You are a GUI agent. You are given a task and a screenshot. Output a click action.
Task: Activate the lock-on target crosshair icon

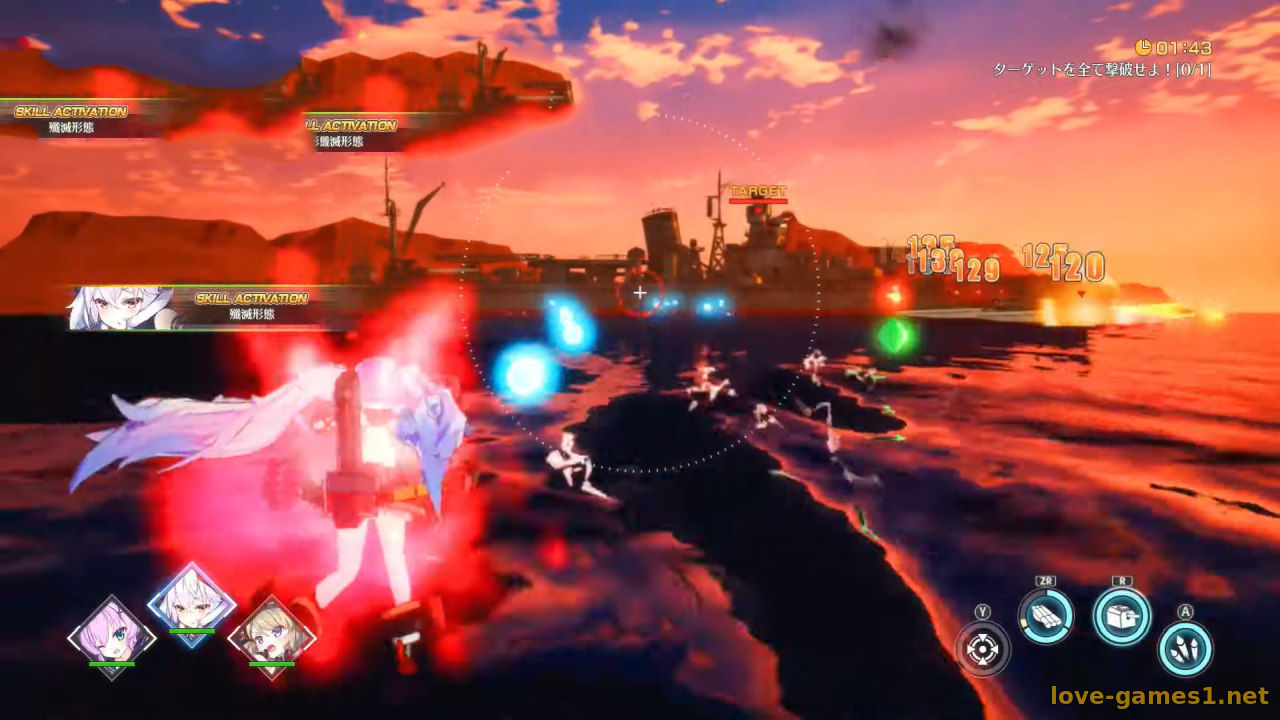coord(983,649)
